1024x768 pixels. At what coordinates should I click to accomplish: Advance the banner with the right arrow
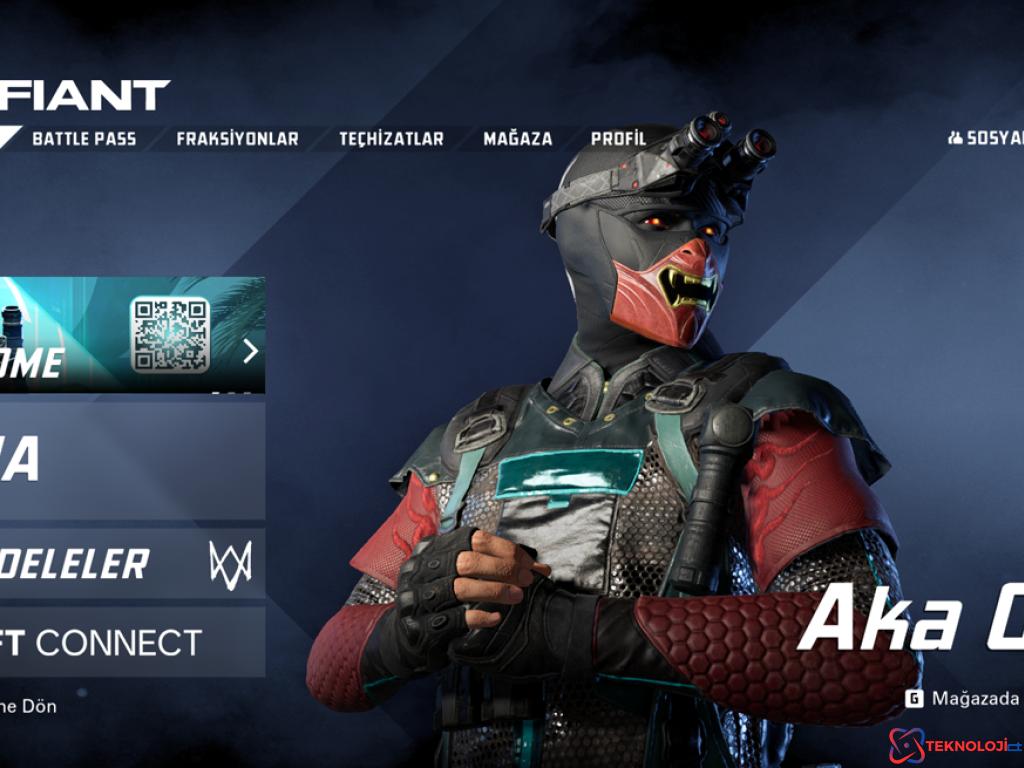click(x=250, y=351)
